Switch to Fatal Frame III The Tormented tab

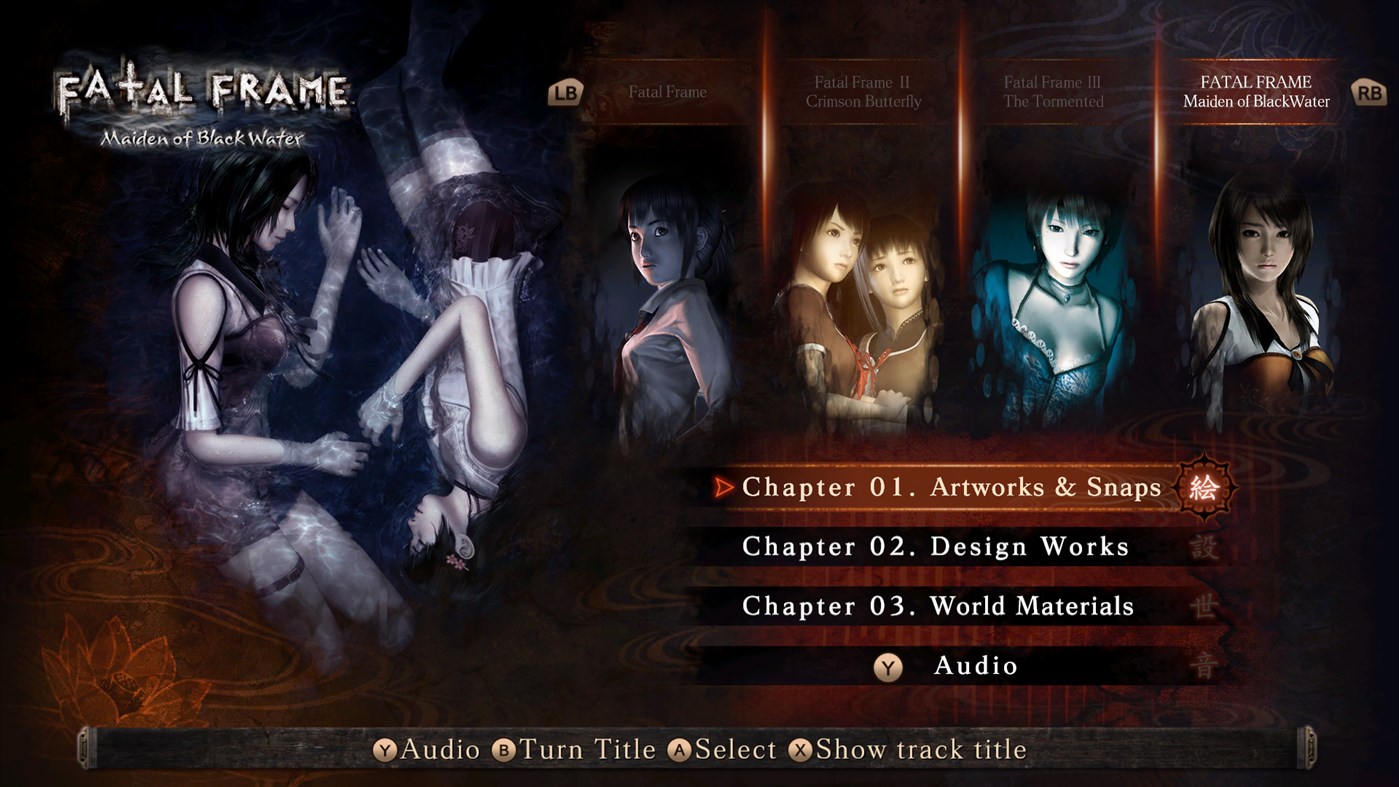click(x=1055, y=92)
